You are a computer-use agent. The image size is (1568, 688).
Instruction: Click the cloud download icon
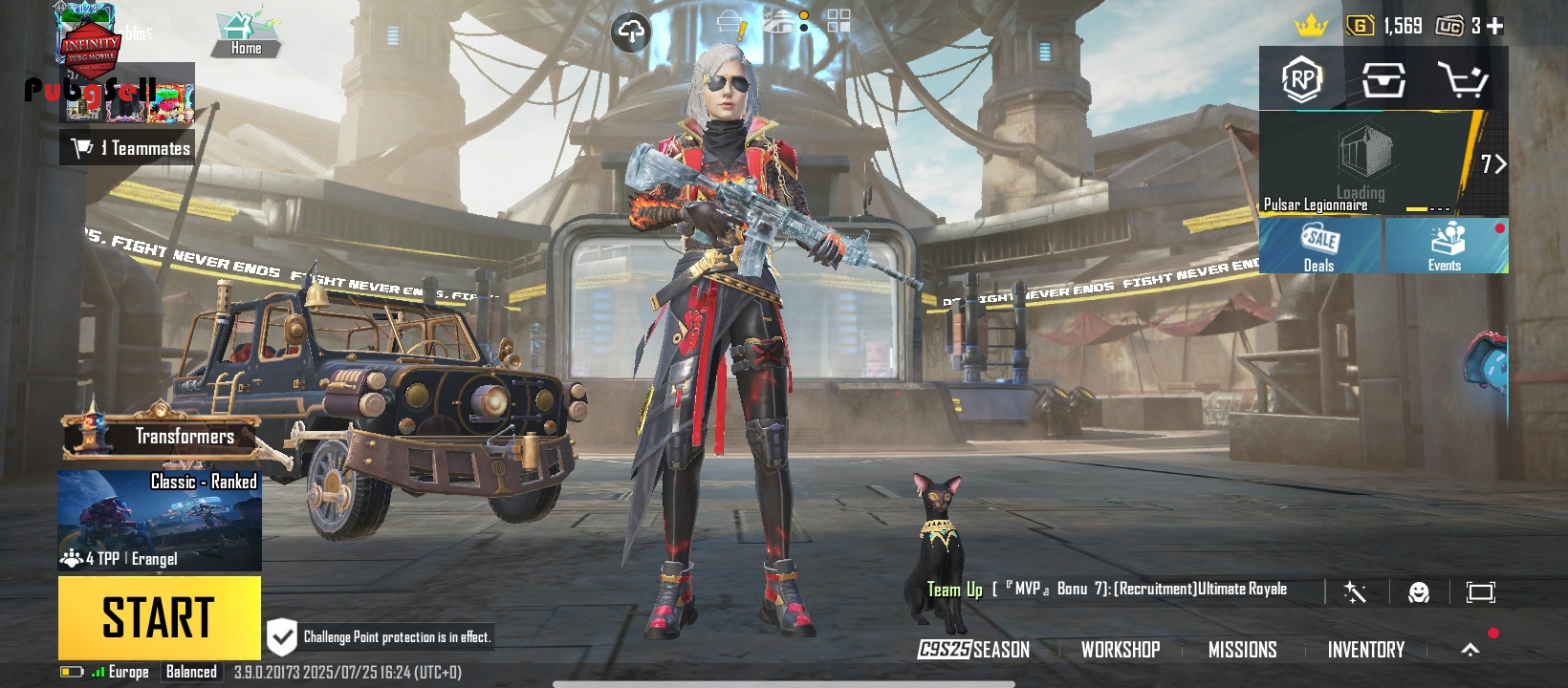coord(630,32)
